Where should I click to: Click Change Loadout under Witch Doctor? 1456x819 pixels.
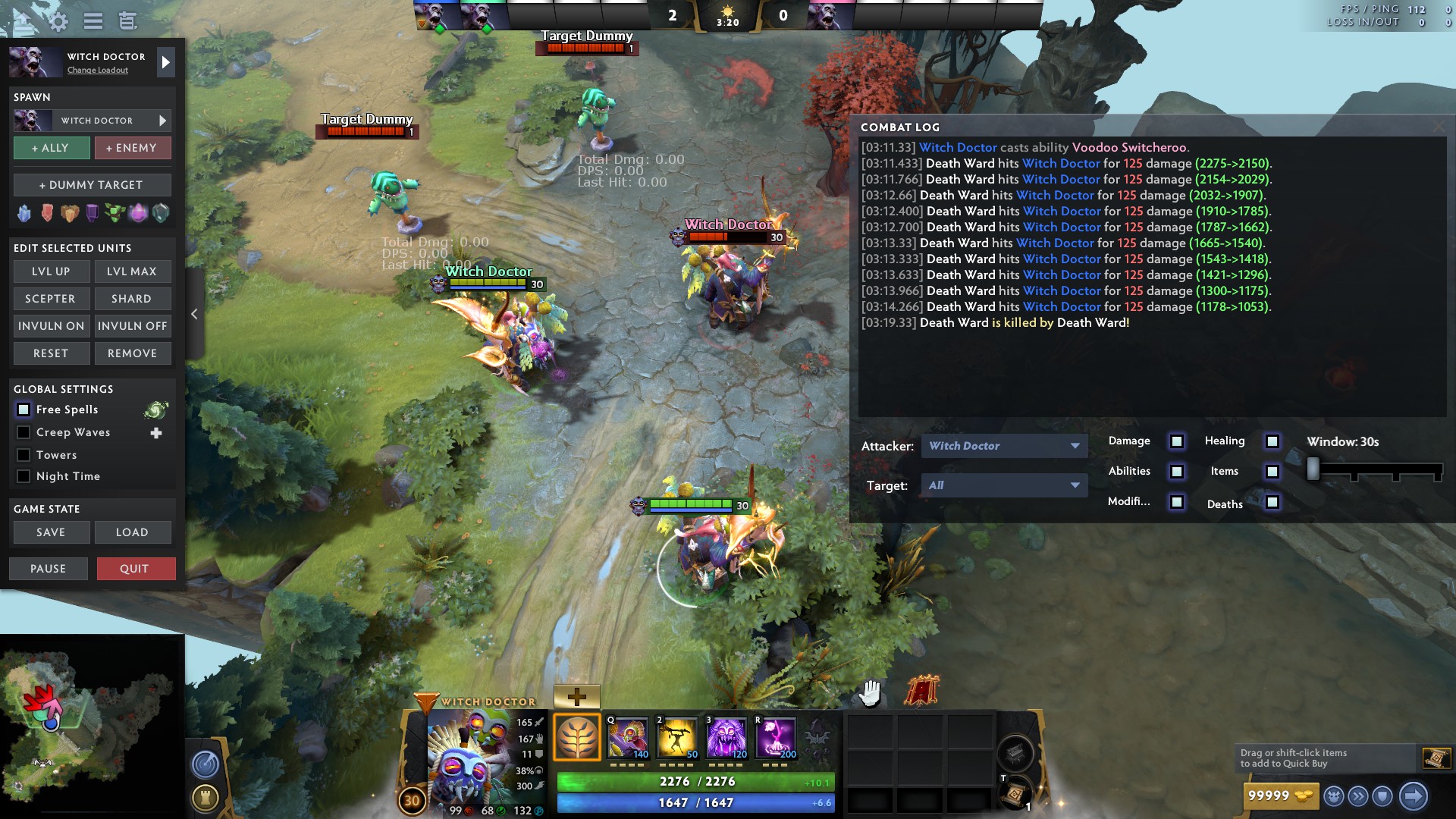click(98, 70)
